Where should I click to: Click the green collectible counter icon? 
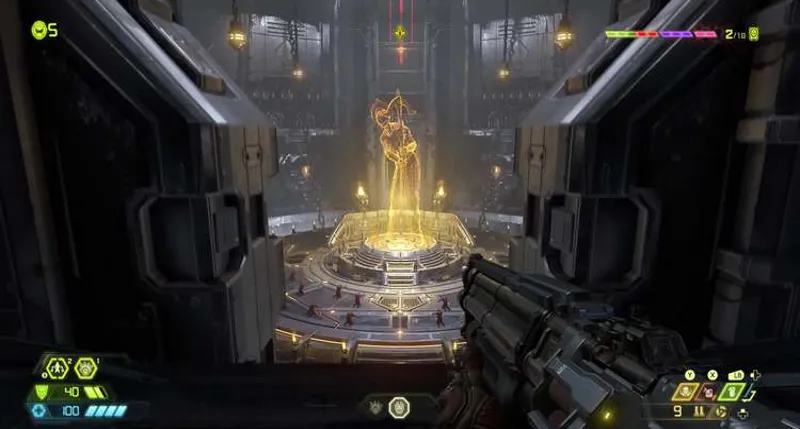[755, 34]
